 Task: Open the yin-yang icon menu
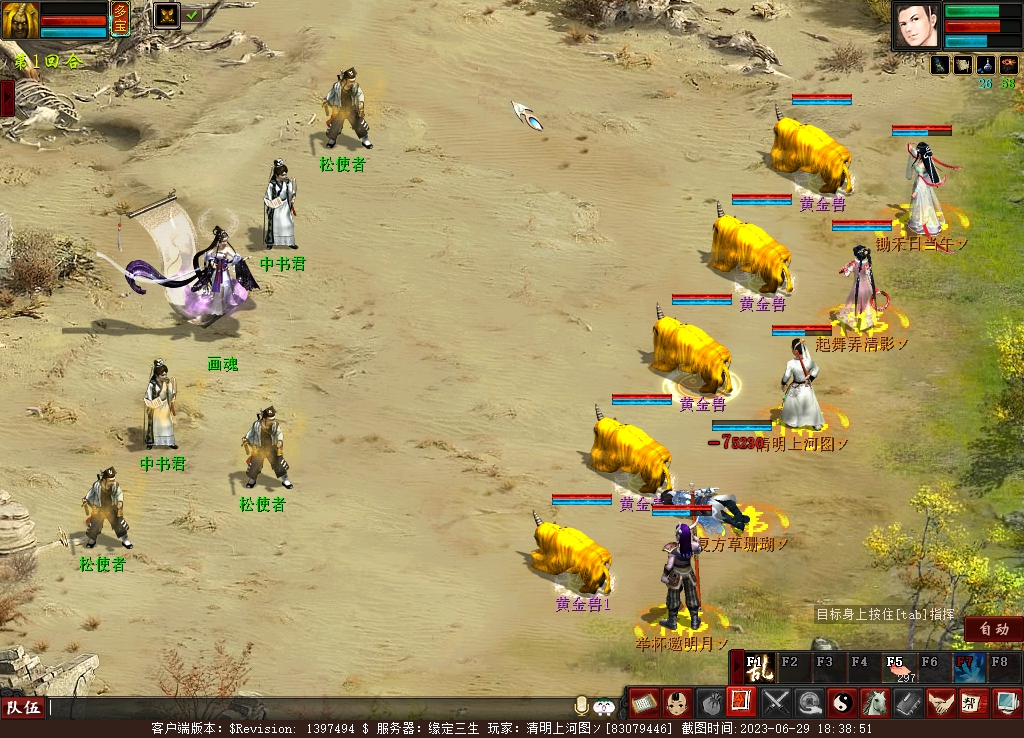(x=842, y=702)
